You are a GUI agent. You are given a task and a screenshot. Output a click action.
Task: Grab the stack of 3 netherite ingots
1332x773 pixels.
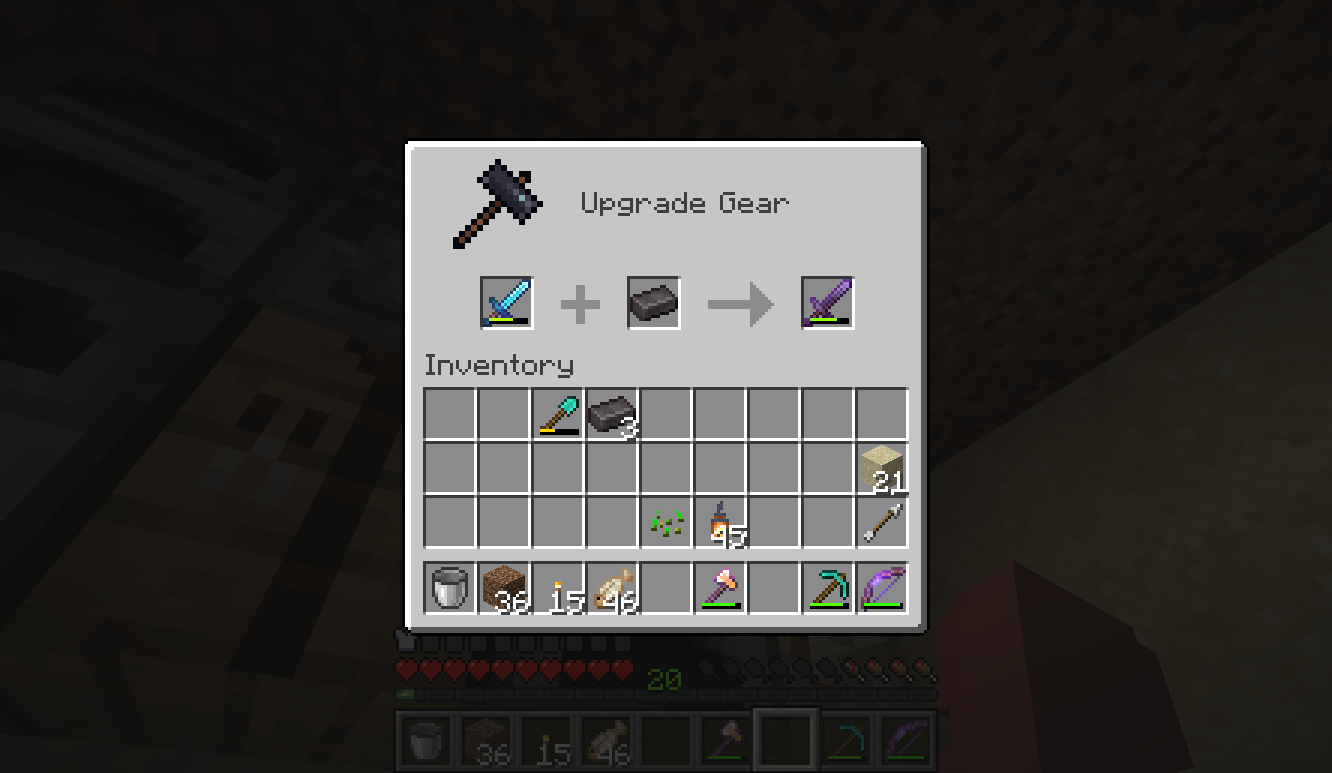(x=613, y=412)
